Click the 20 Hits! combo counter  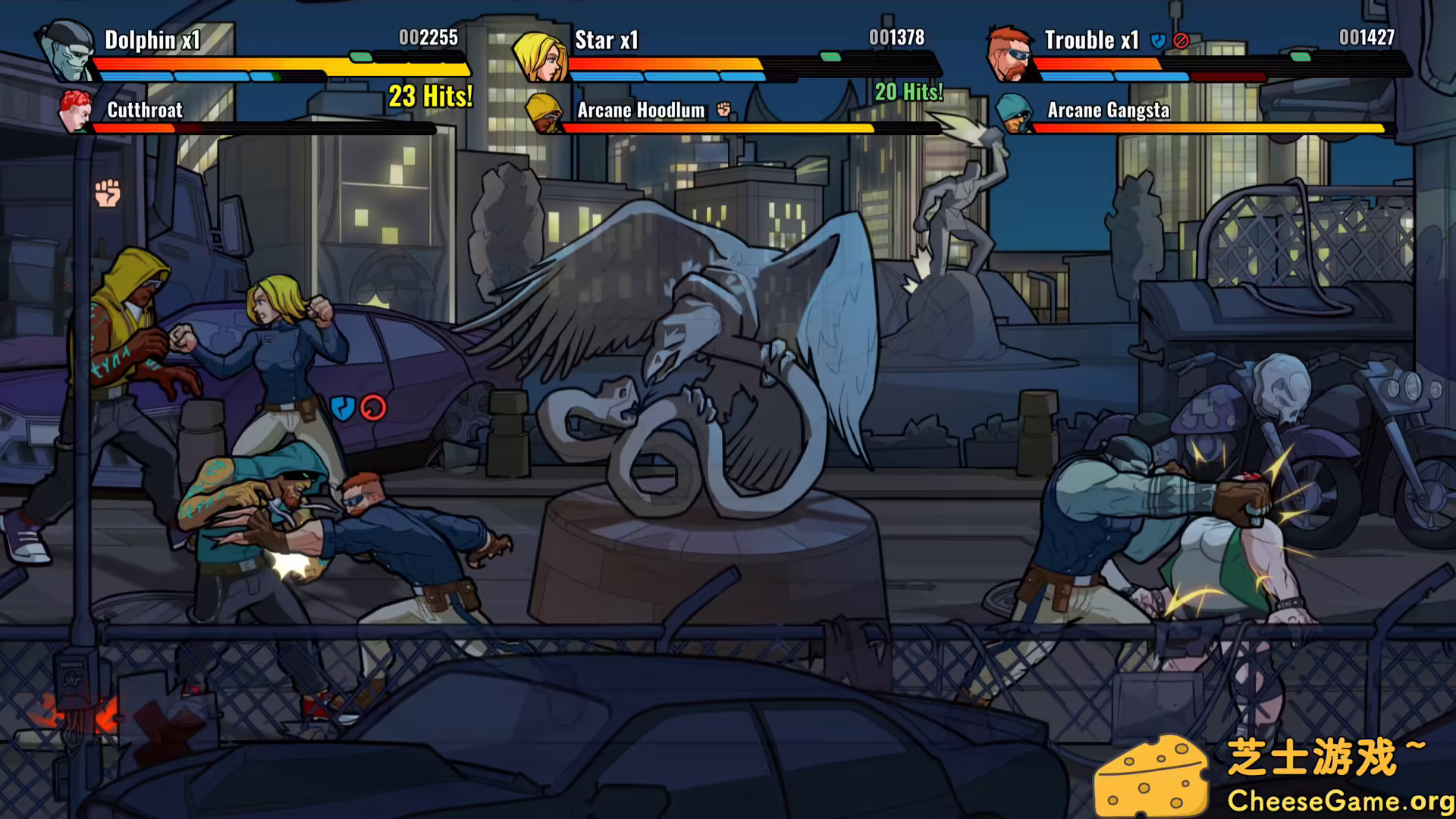pos(908,93)
